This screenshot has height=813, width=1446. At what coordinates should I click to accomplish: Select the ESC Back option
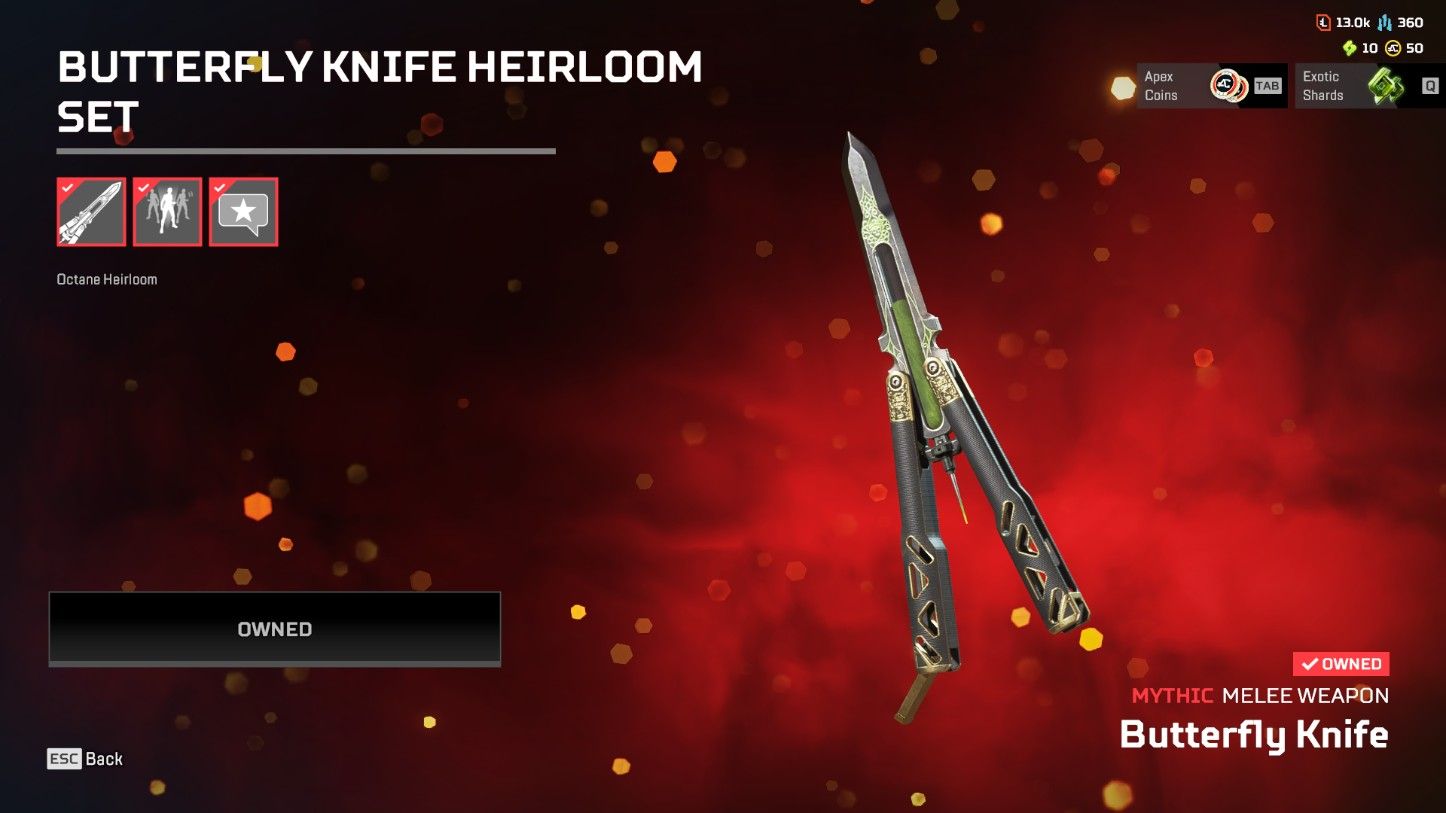coord(85,759)
